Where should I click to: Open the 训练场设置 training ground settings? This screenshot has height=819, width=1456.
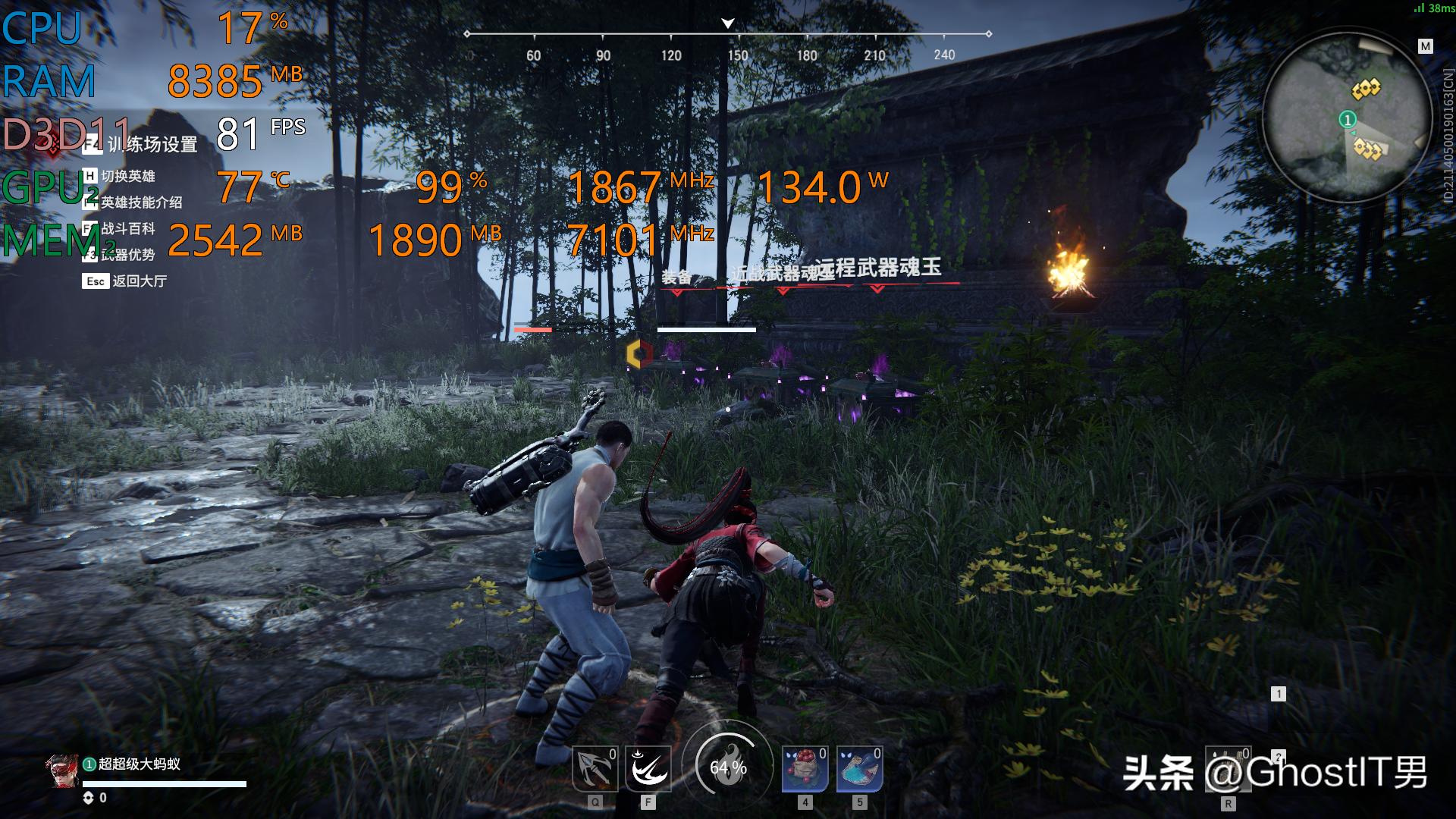click(151, 144)
